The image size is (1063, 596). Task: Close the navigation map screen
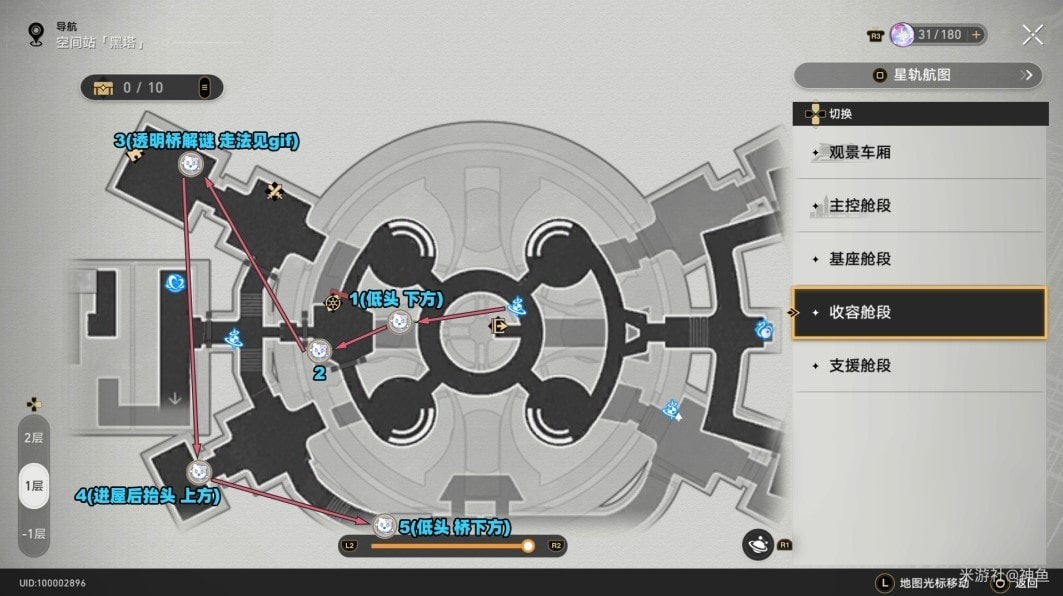[x=1032, y=35]
